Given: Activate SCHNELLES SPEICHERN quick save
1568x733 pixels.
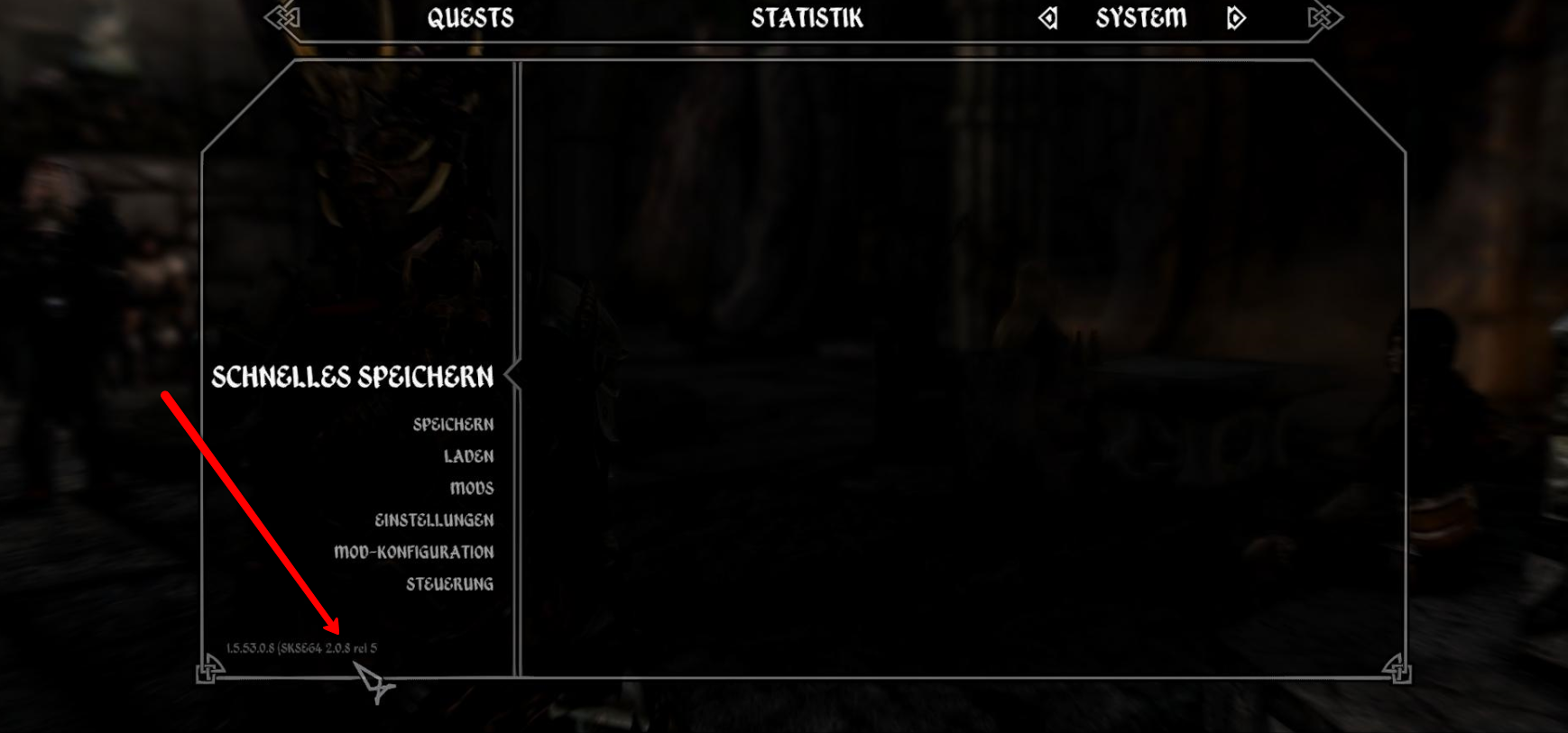Looking at the screenshot, I should [x=352, y=377].
